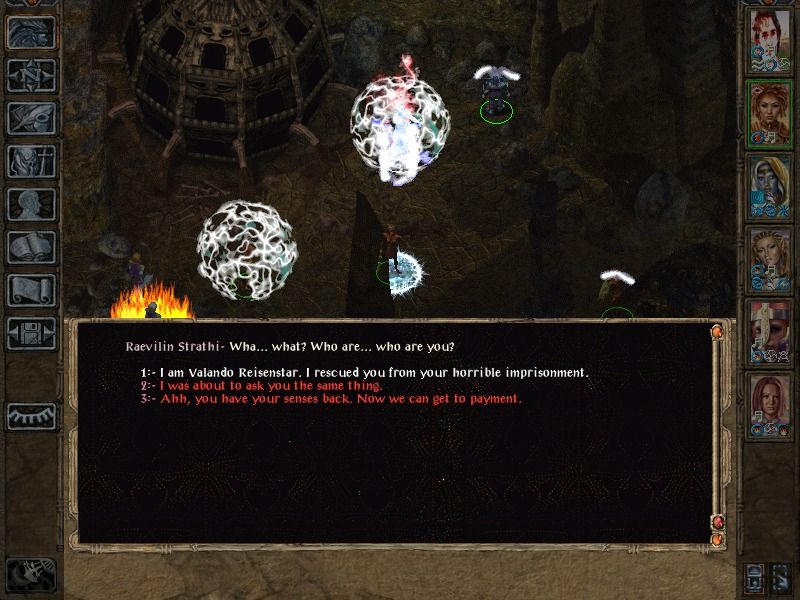Open the priest scroll button
The image size is (800, 600).
[x=30, y=290]
